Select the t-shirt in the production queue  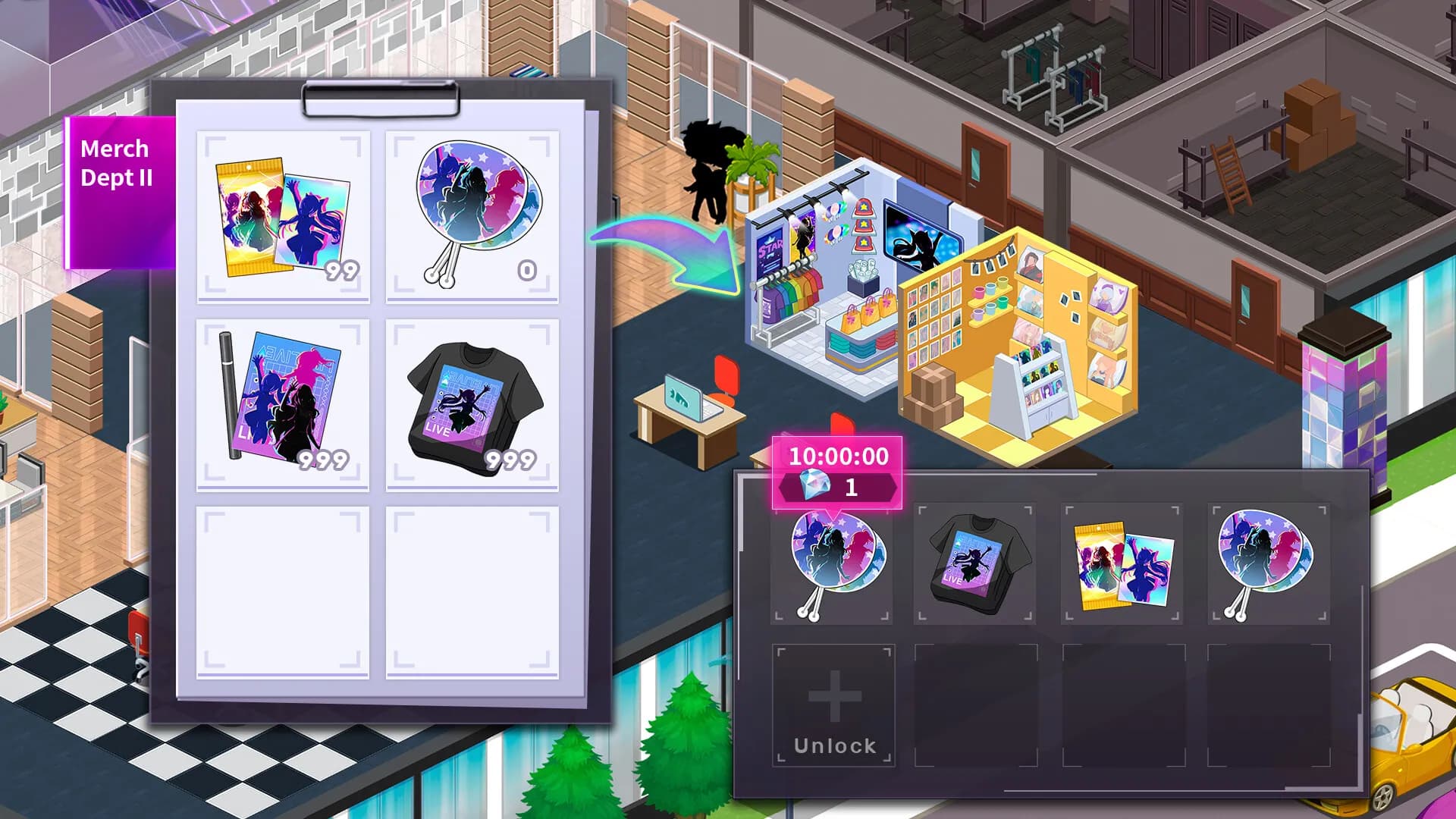click(974, 561)
